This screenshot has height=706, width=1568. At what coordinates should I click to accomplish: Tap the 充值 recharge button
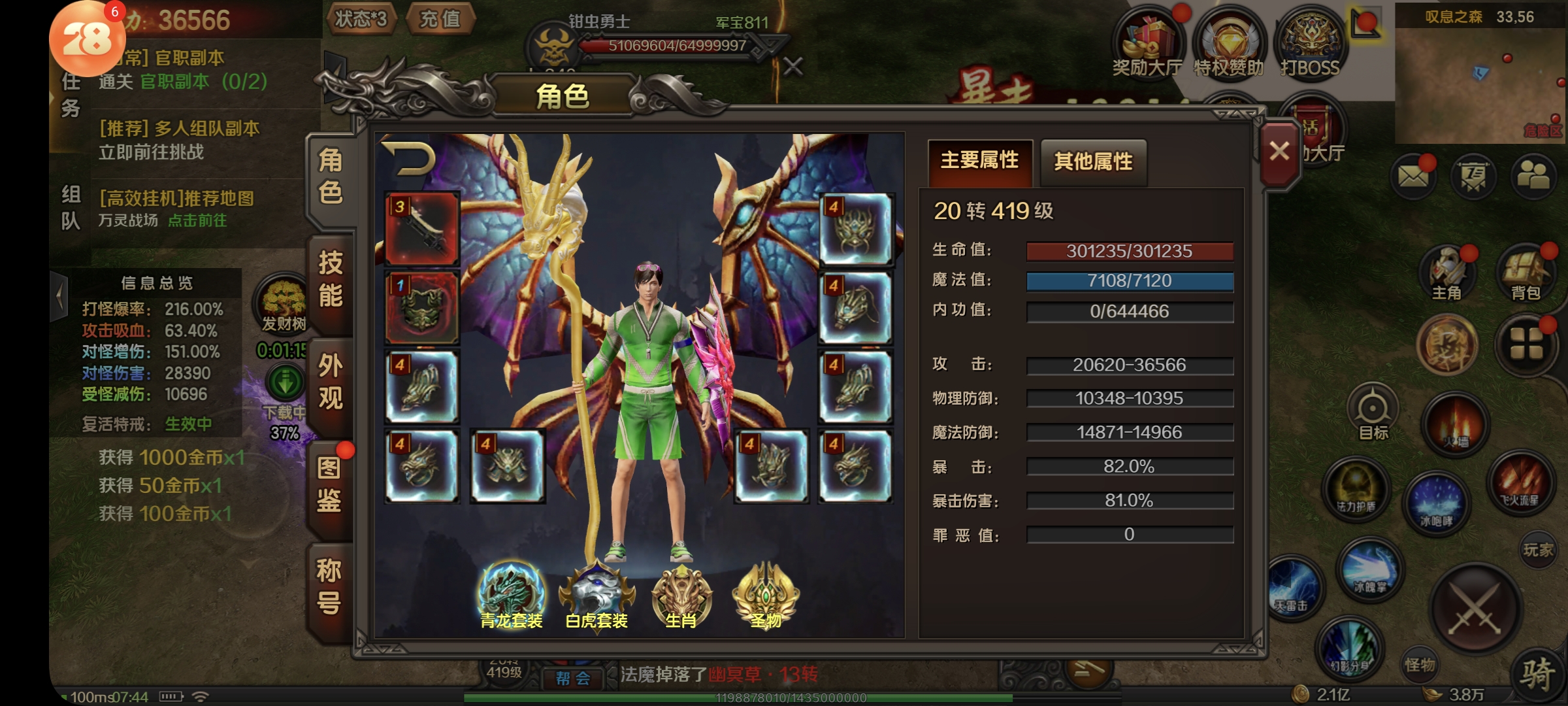click(x=440, y=19)
